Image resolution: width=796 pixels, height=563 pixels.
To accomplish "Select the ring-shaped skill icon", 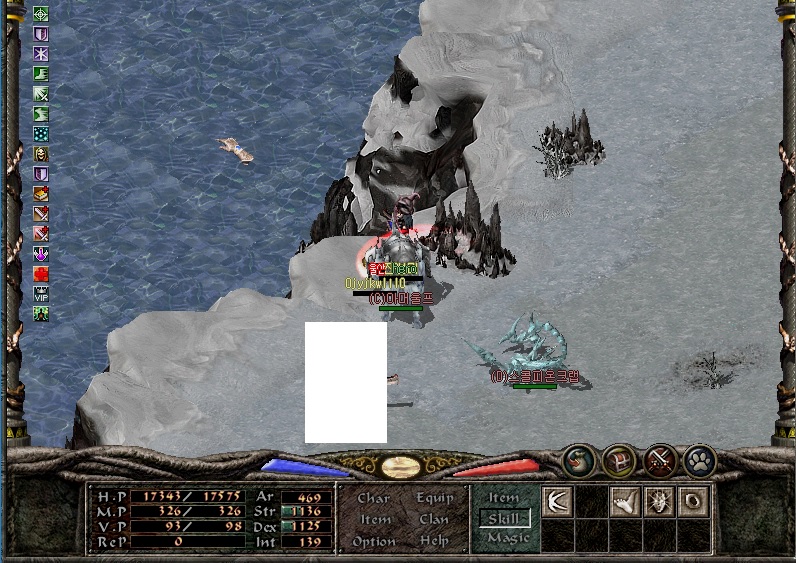I will [694, 502].
